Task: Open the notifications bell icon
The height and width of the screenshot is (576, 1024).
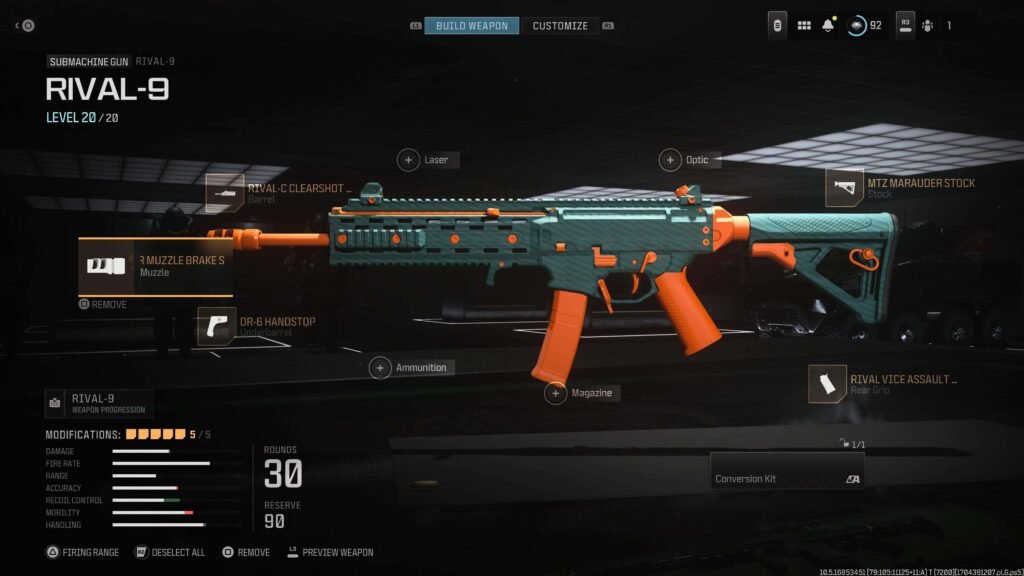Action: coord(829,25)
